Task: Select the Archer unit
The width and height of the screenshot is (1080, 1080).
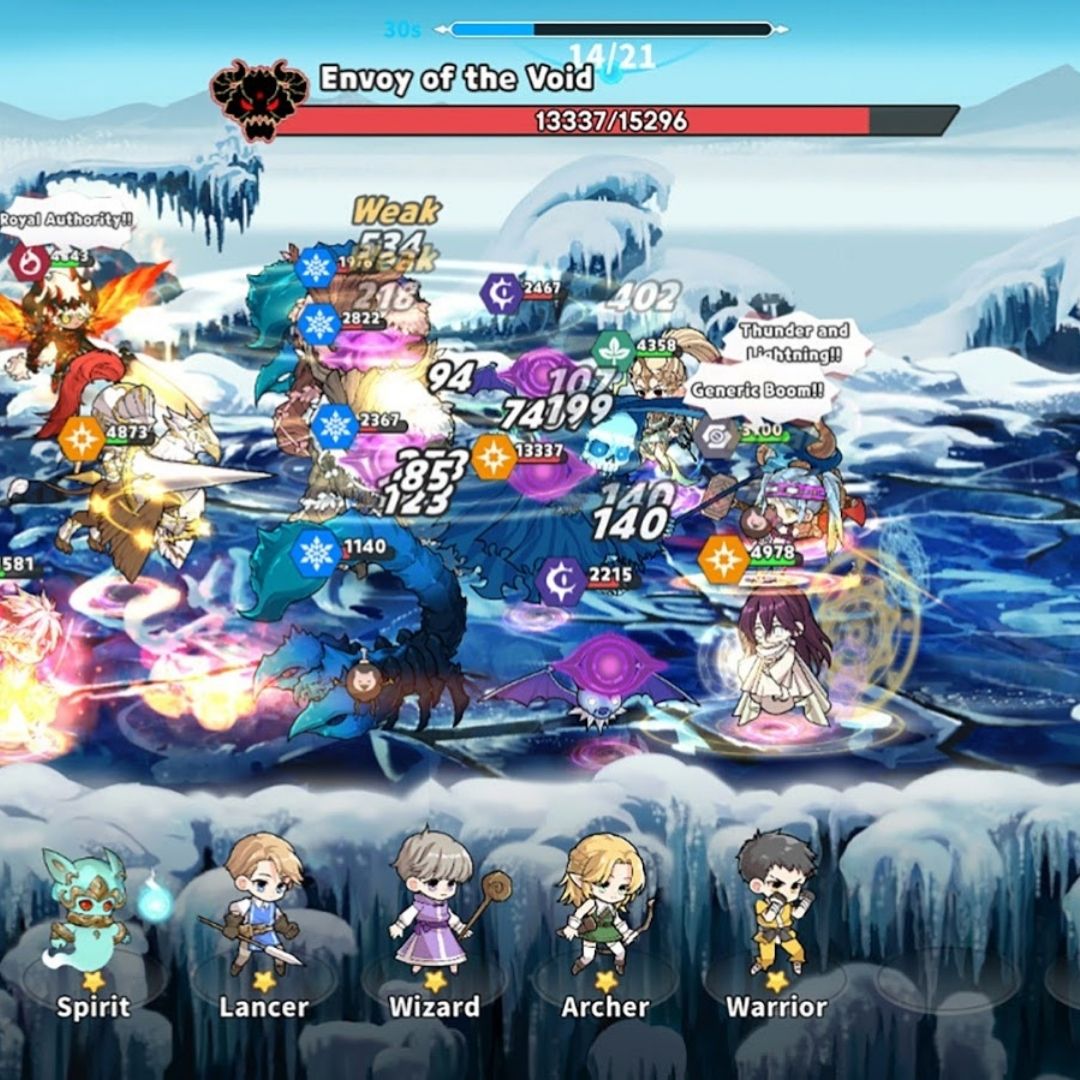Action: click(604, 925)
